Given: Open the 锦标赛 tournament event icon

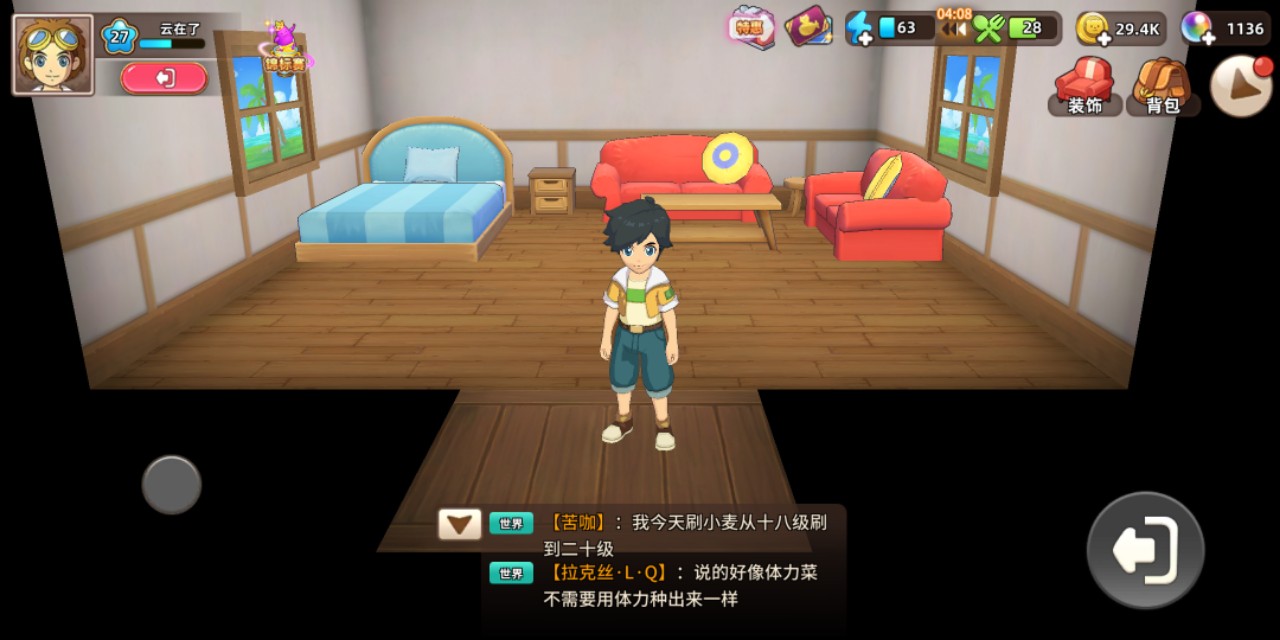Looking at the screenshot, I should pyautogui.click(x=286, y=50).
